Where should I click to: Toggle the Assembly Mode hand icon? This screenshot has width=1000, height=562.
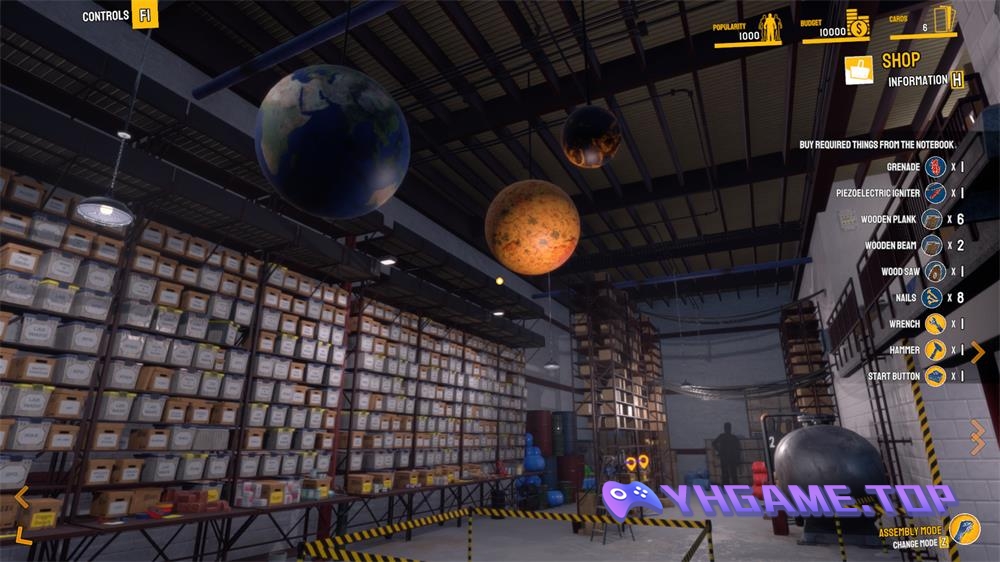(964, 528)
